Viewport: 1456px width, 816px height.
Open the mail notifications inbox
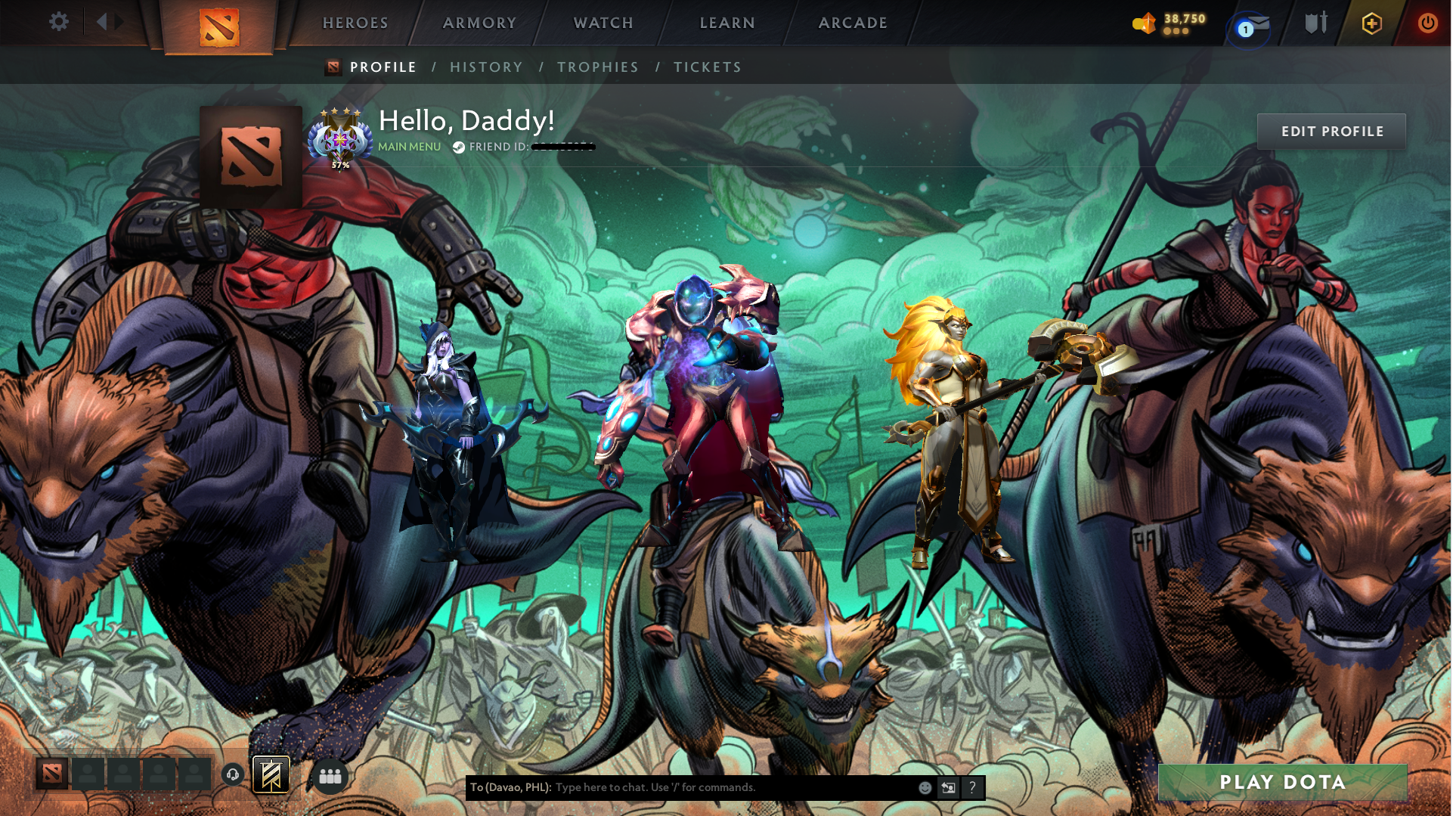tap(1250, 23)
